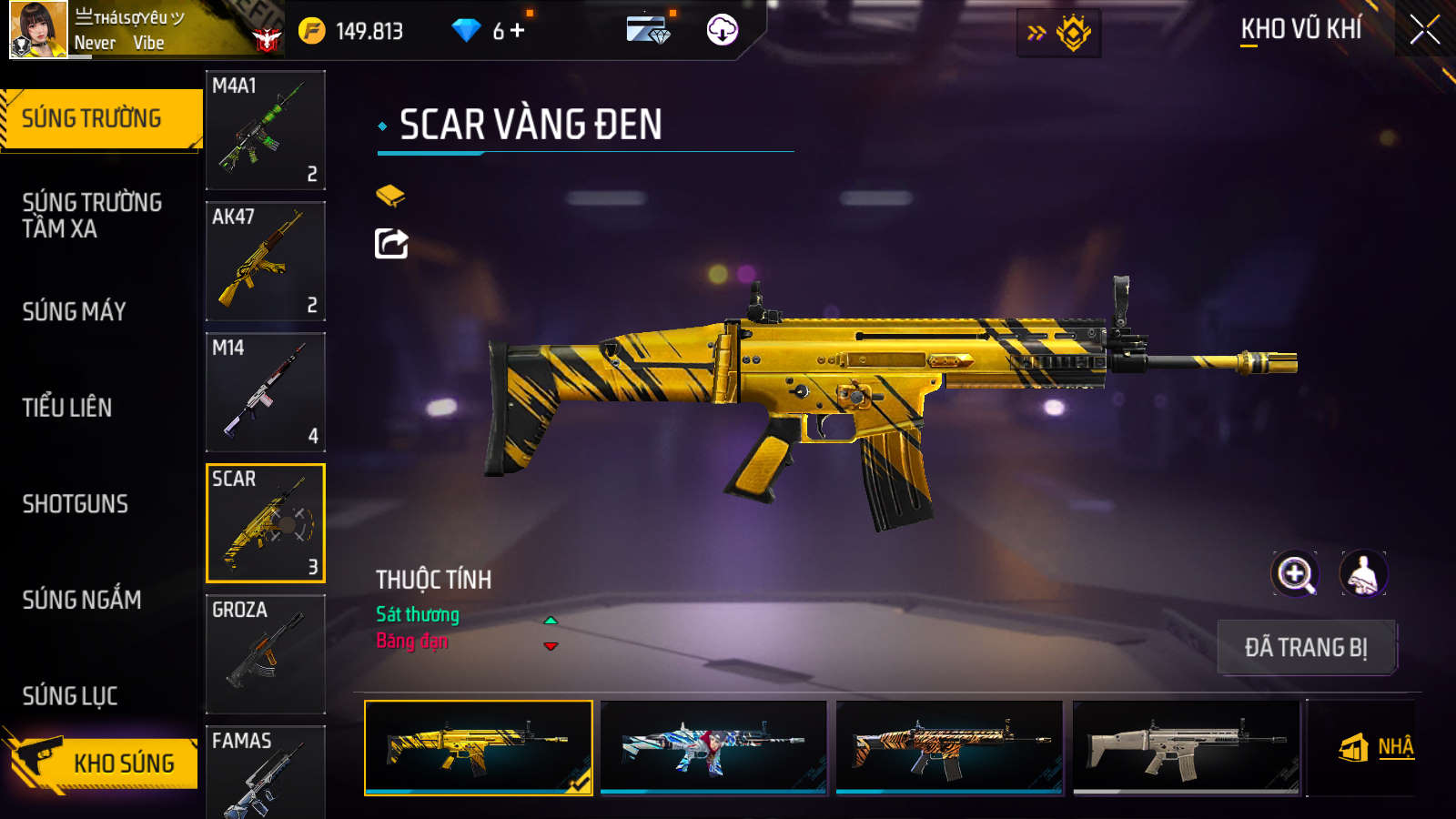This screenshot has width=1456, height=819.
Task: Select the orange tiger-stripe SCAR skin
Action: 949,747
